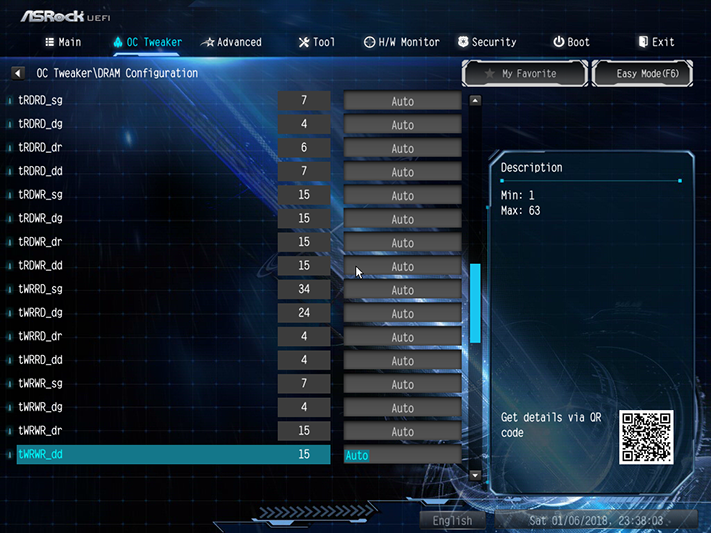Click the My Favorite button
This screenshot has height=533, width=711.
pos(523,73)
